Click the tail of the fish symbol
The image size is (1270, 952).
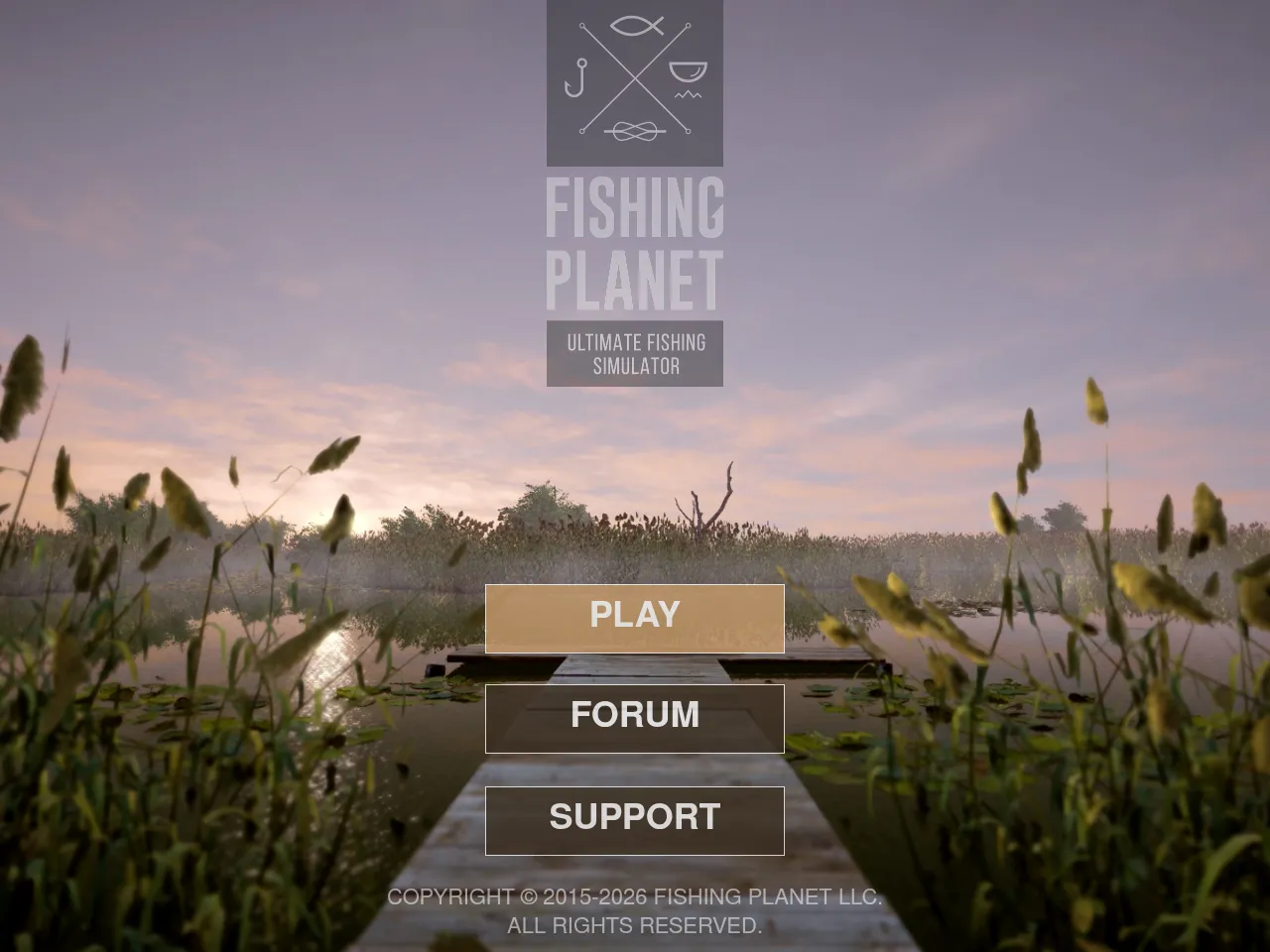pyautogui.click(x=658, y=25)
